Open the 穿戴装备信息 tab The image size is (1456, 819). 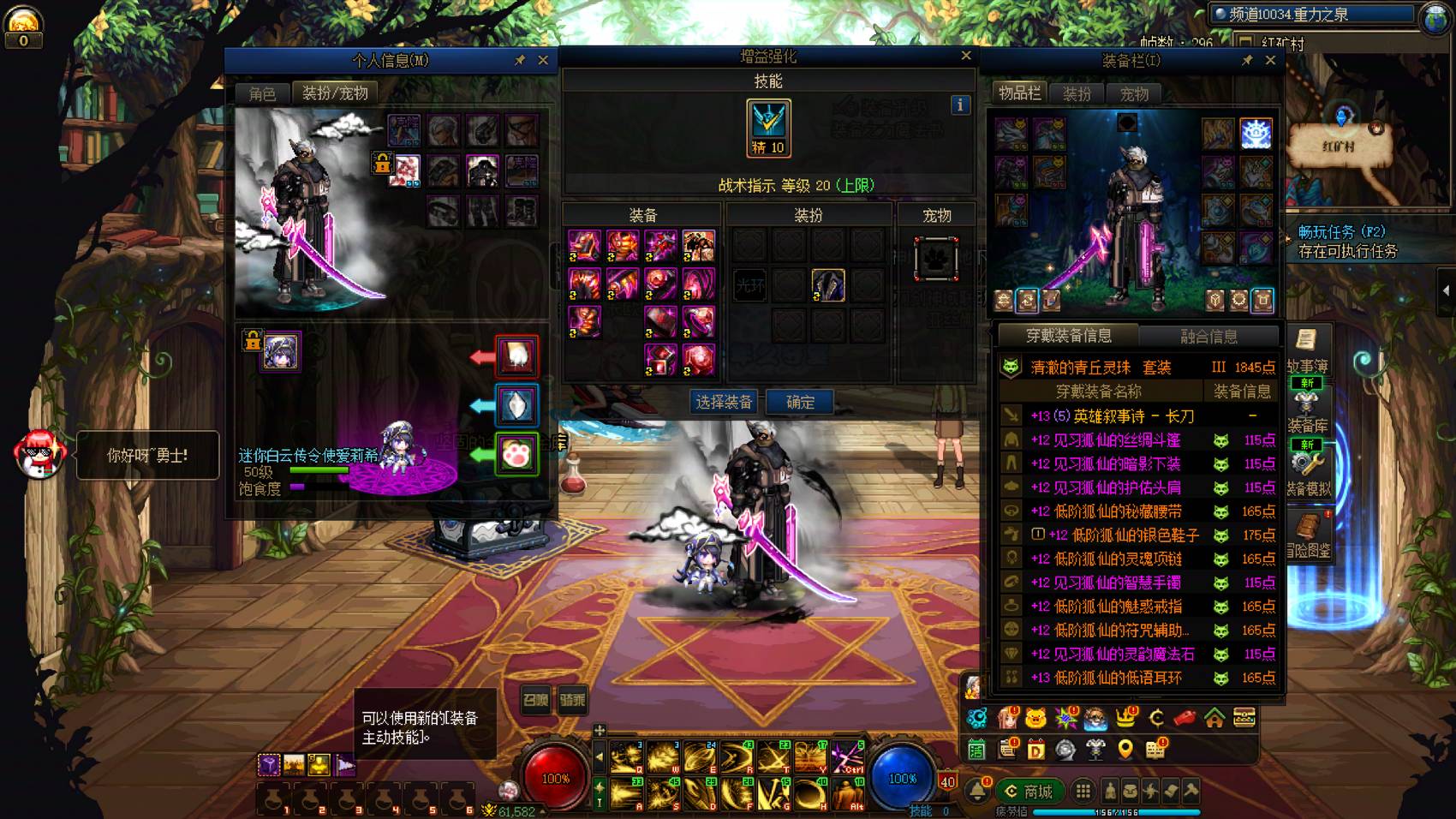point(1069,336)
